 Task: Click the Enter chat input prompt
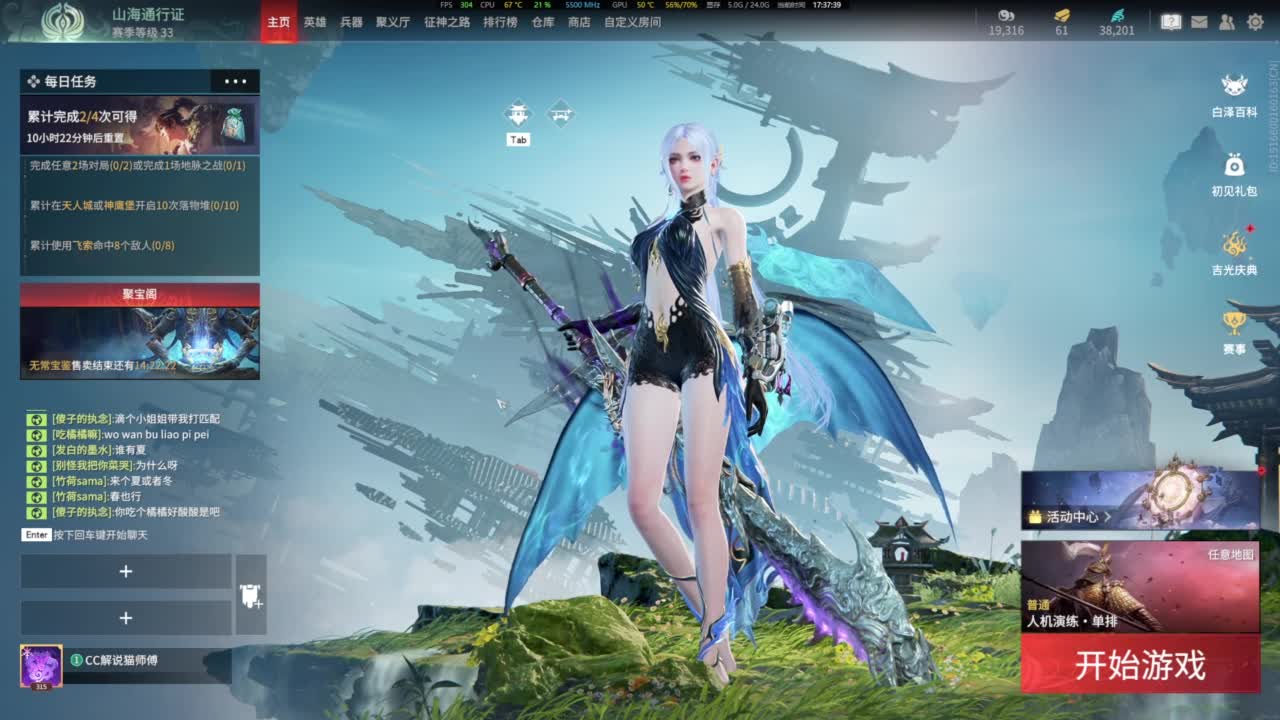coord(37,534)
